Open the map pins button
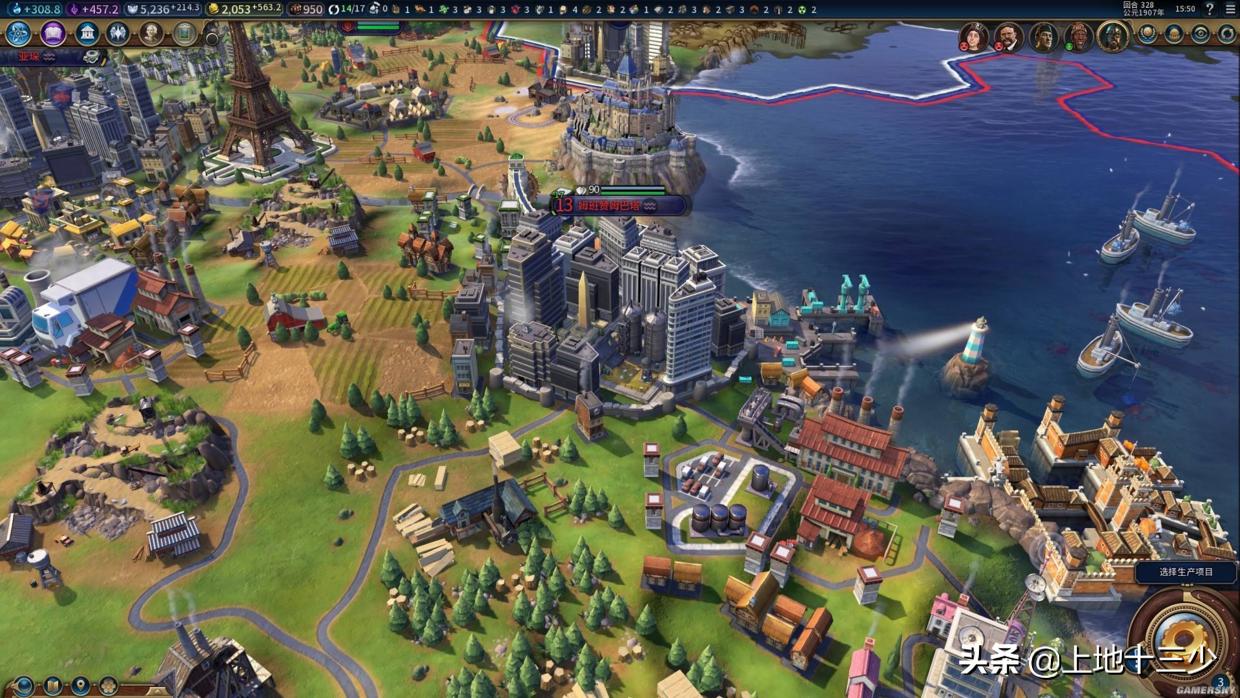This screenshot has width=1240, height=698. (80, 687)
